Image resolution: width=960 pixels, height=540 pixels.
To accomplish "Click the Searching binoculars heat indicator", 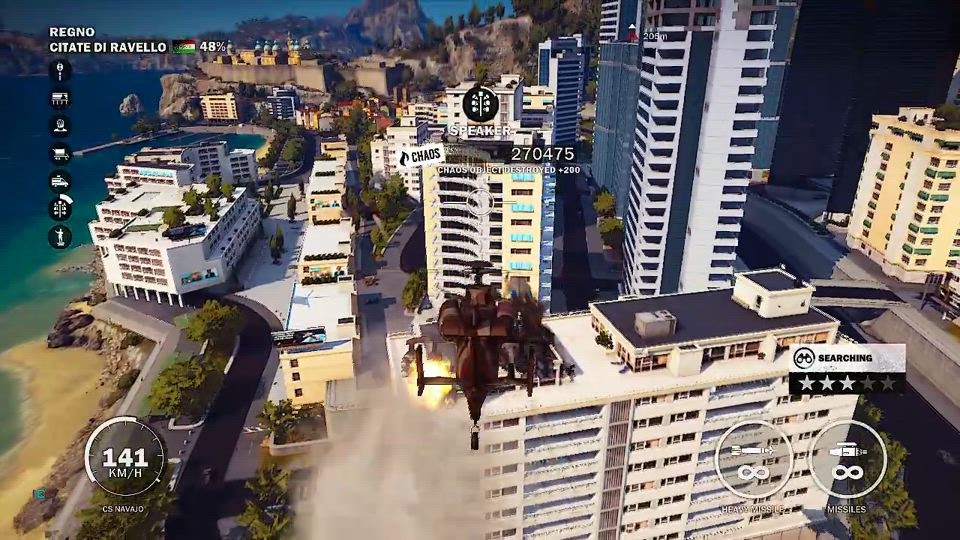I will point(803,357).
